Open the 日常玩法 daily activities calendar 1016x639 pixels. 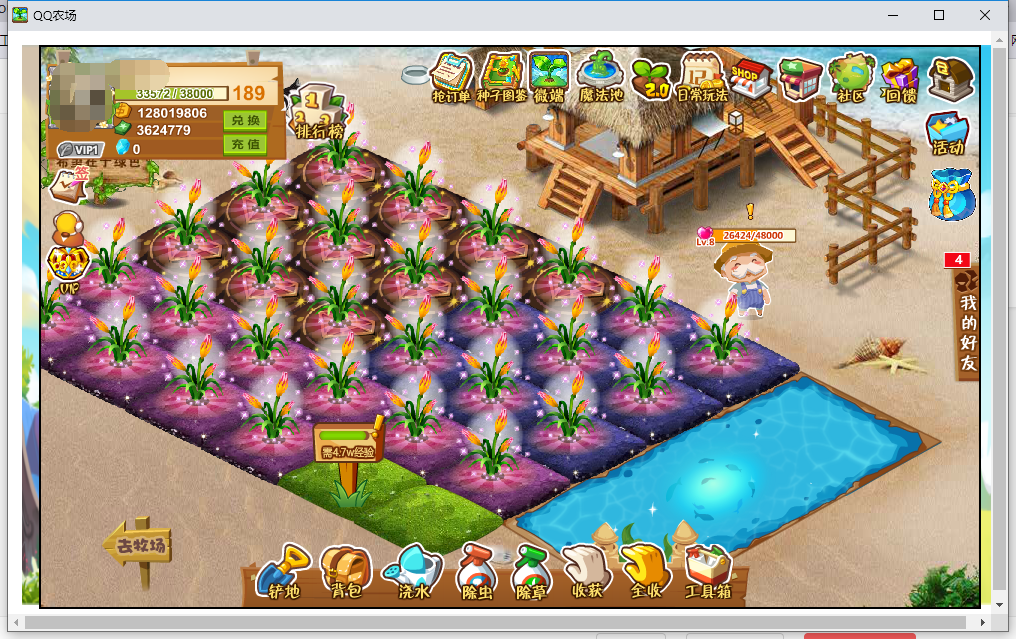pyautogui.click(x=702, y=77)
